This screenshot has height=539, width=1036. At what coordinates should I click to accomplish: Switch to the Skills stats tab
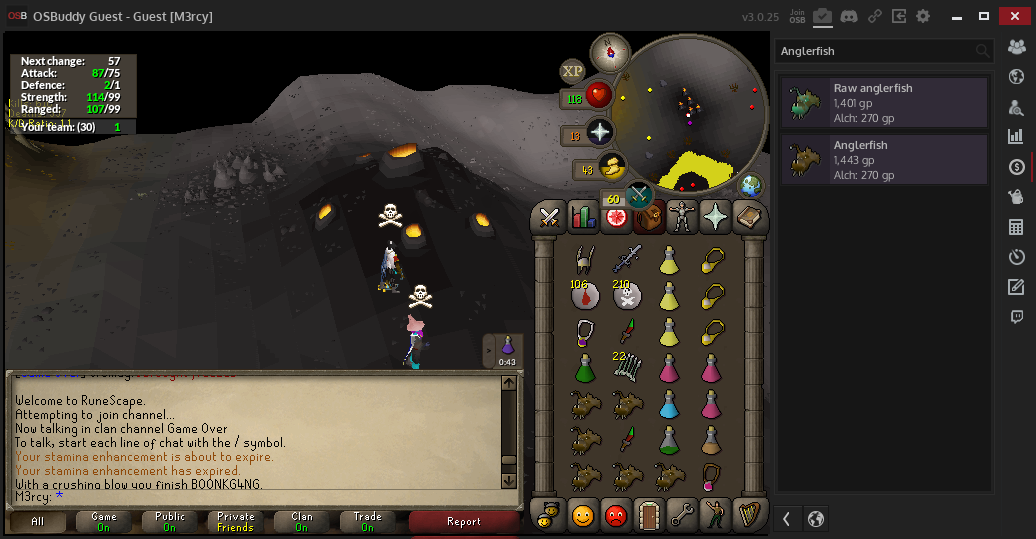point(582,216)
